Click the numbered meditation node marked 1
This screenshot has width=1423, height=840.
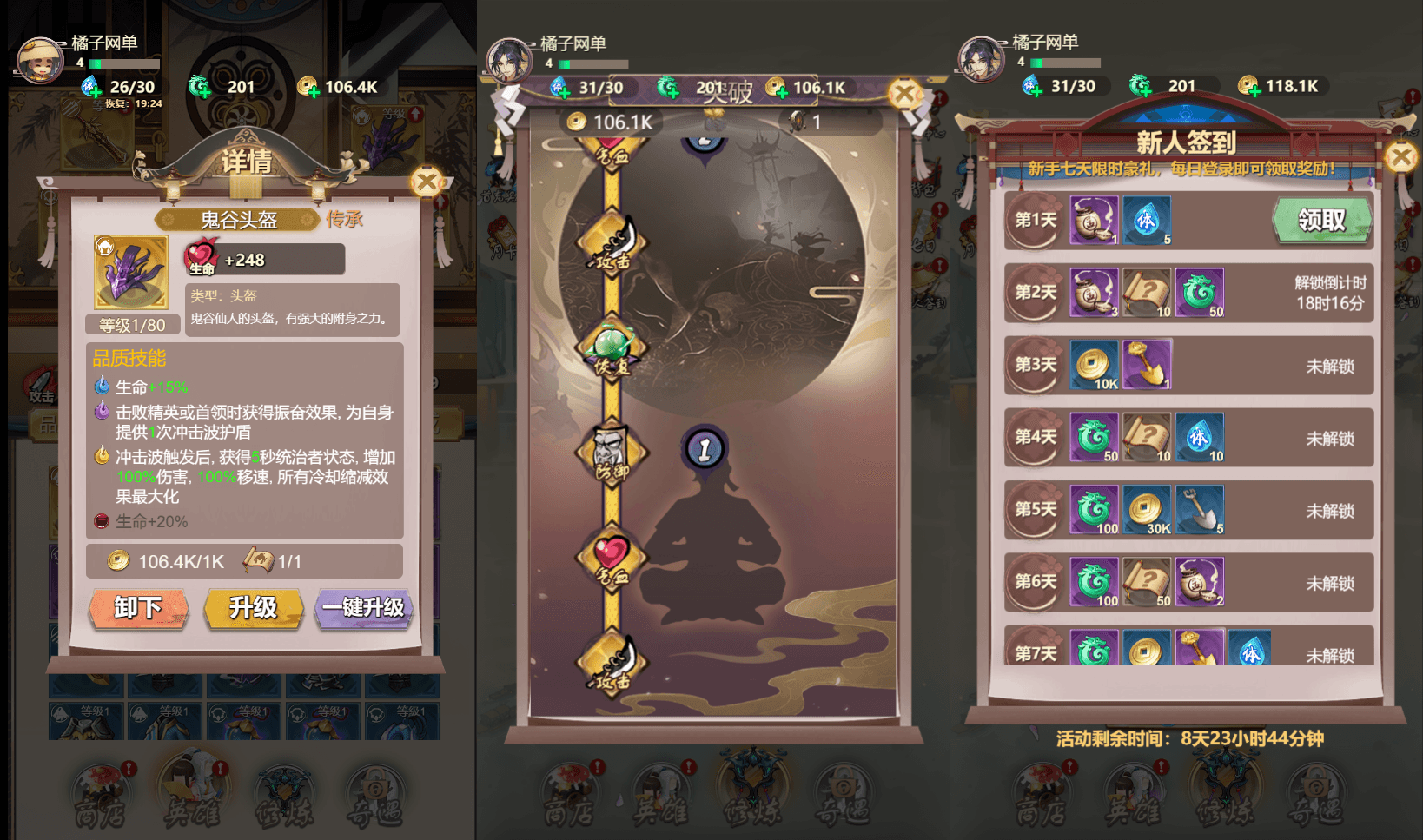coord(704,447)
